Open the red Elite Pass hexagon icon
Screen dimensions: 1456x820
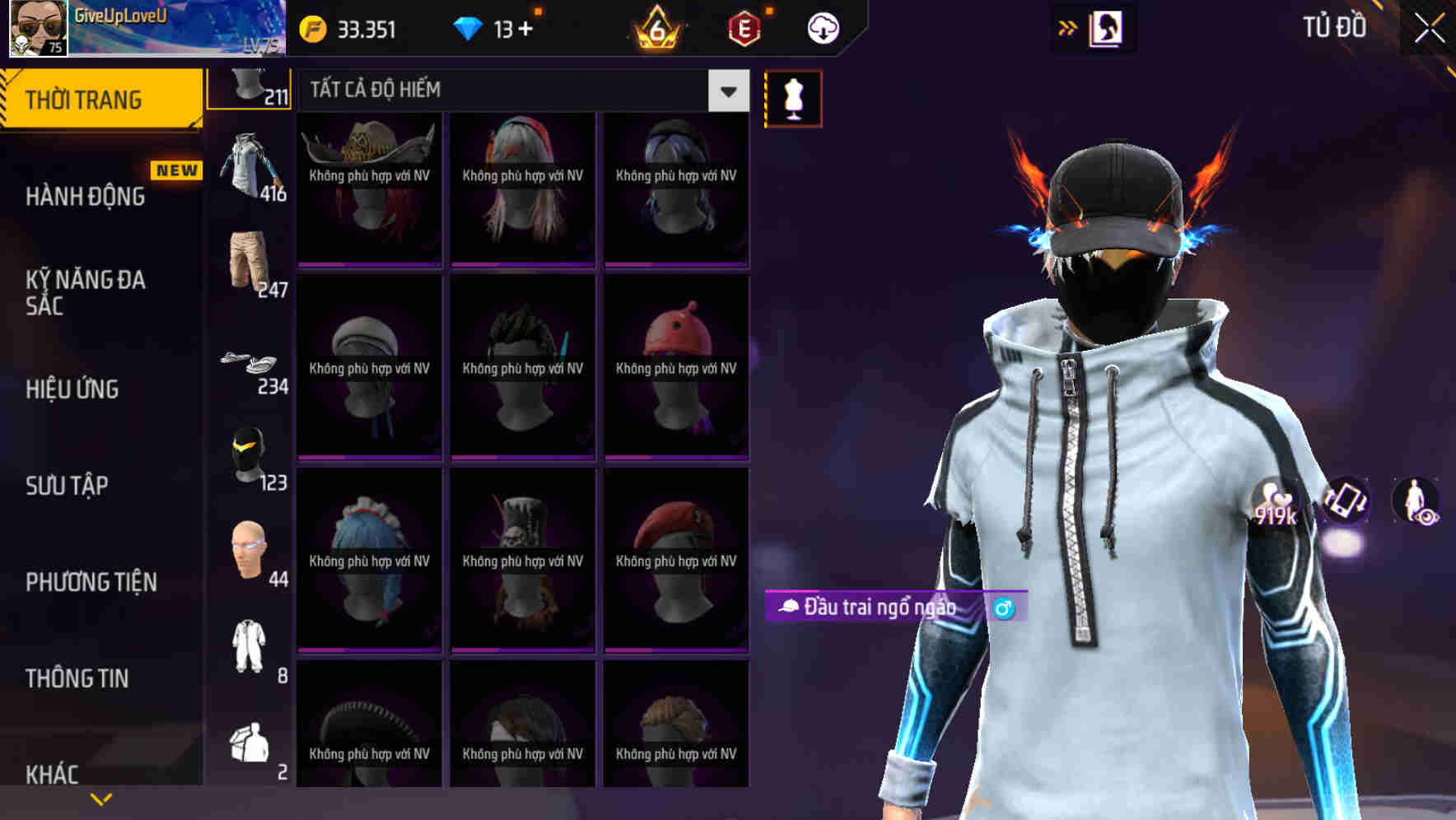[744, 27]
